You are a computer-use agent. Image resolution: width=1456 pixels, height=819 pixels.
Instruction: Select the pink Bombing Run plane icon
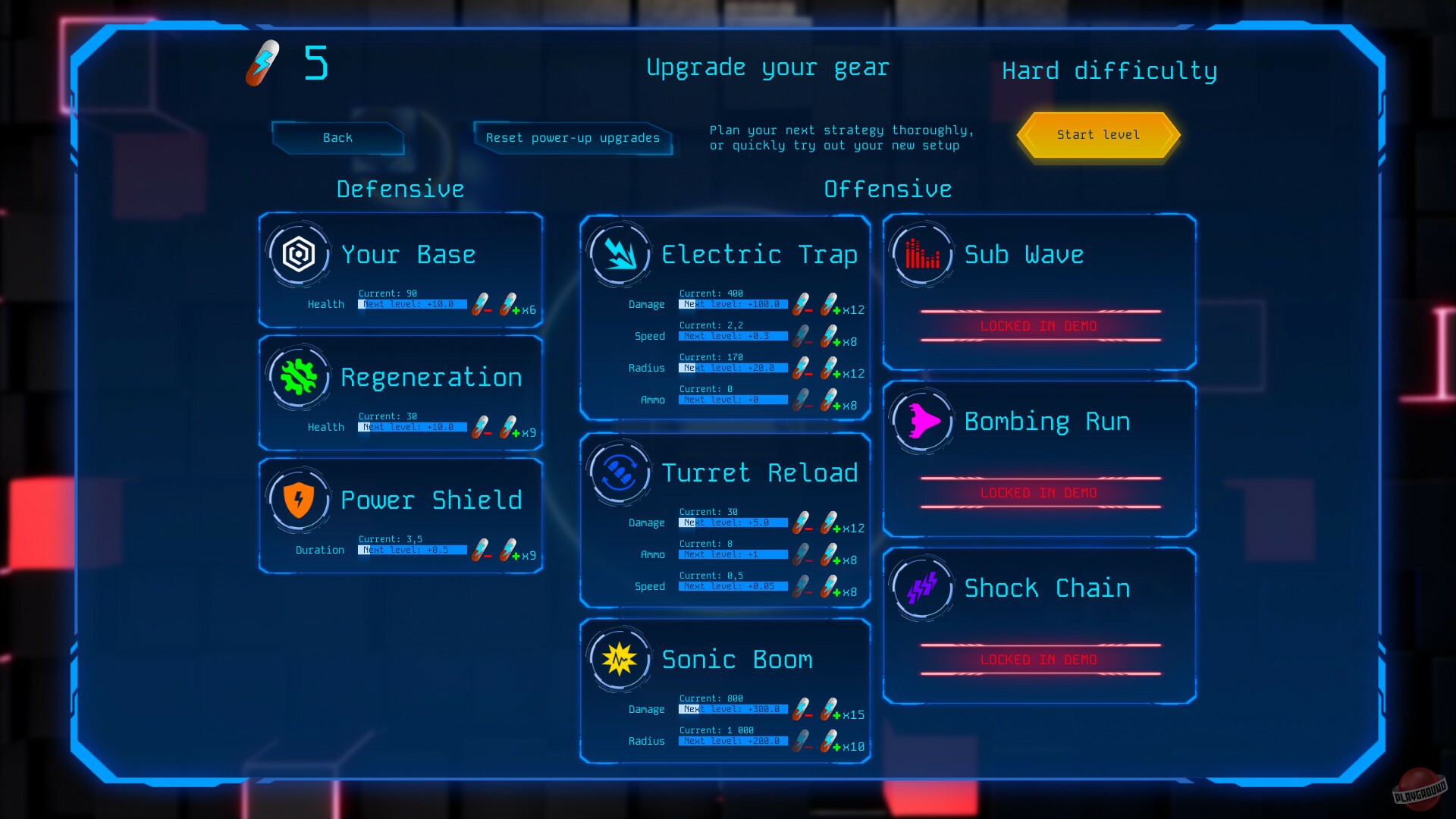tap(921, 421)
